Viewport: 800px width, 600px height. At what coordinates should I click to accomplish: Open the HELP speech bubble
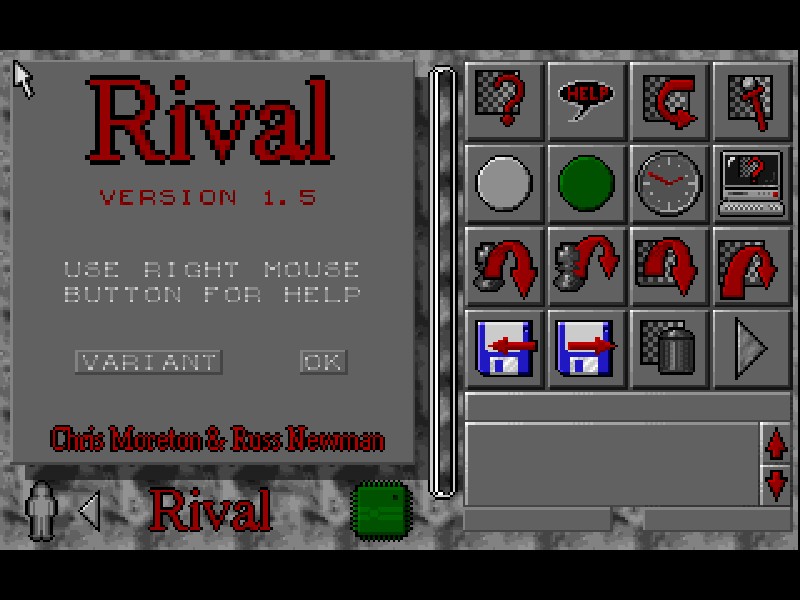point(588,101)
